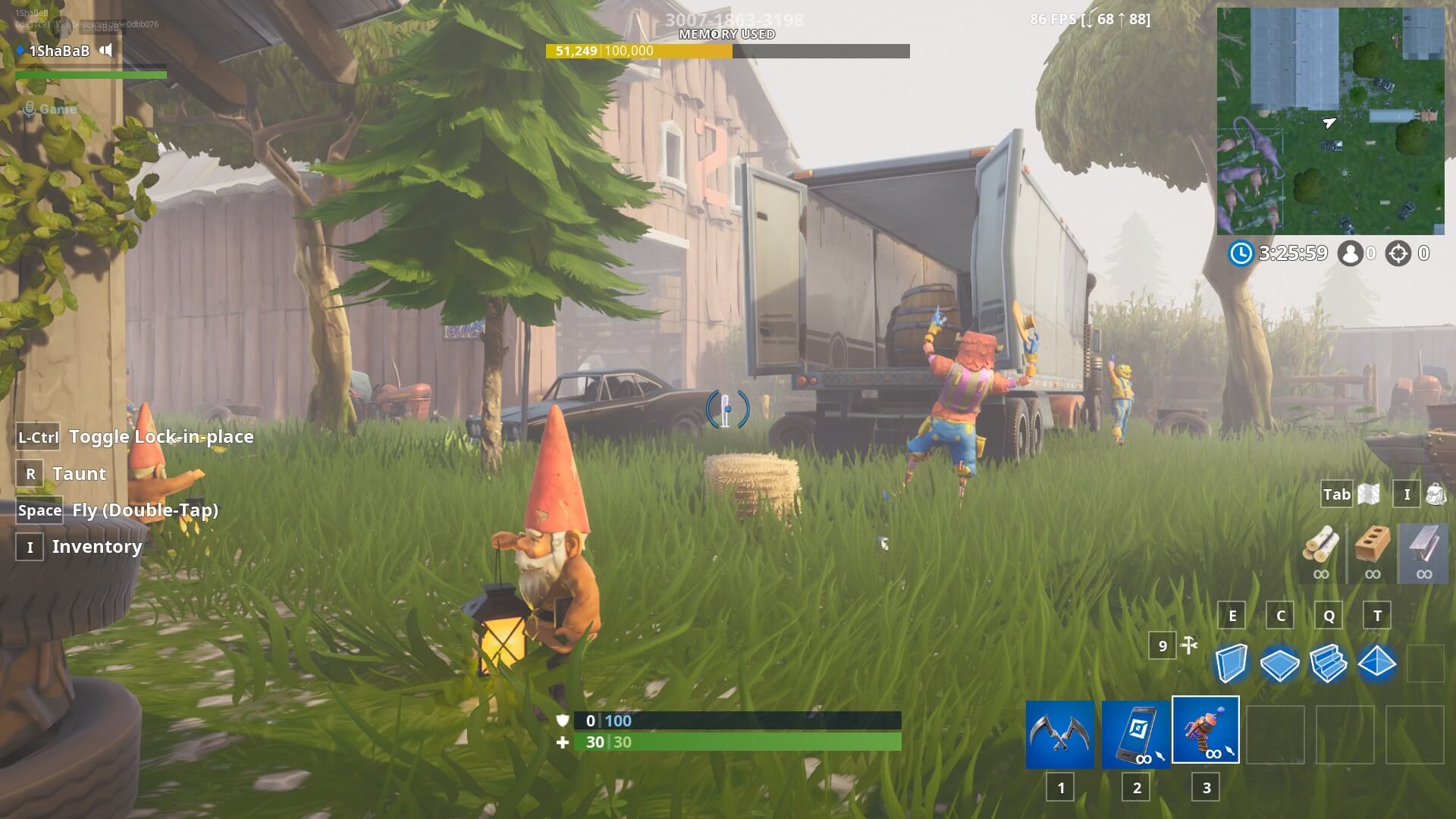This screenshot has height=819, width=1456.
Task: Open the map using the Tab prompt
Action: point(1335,494)
